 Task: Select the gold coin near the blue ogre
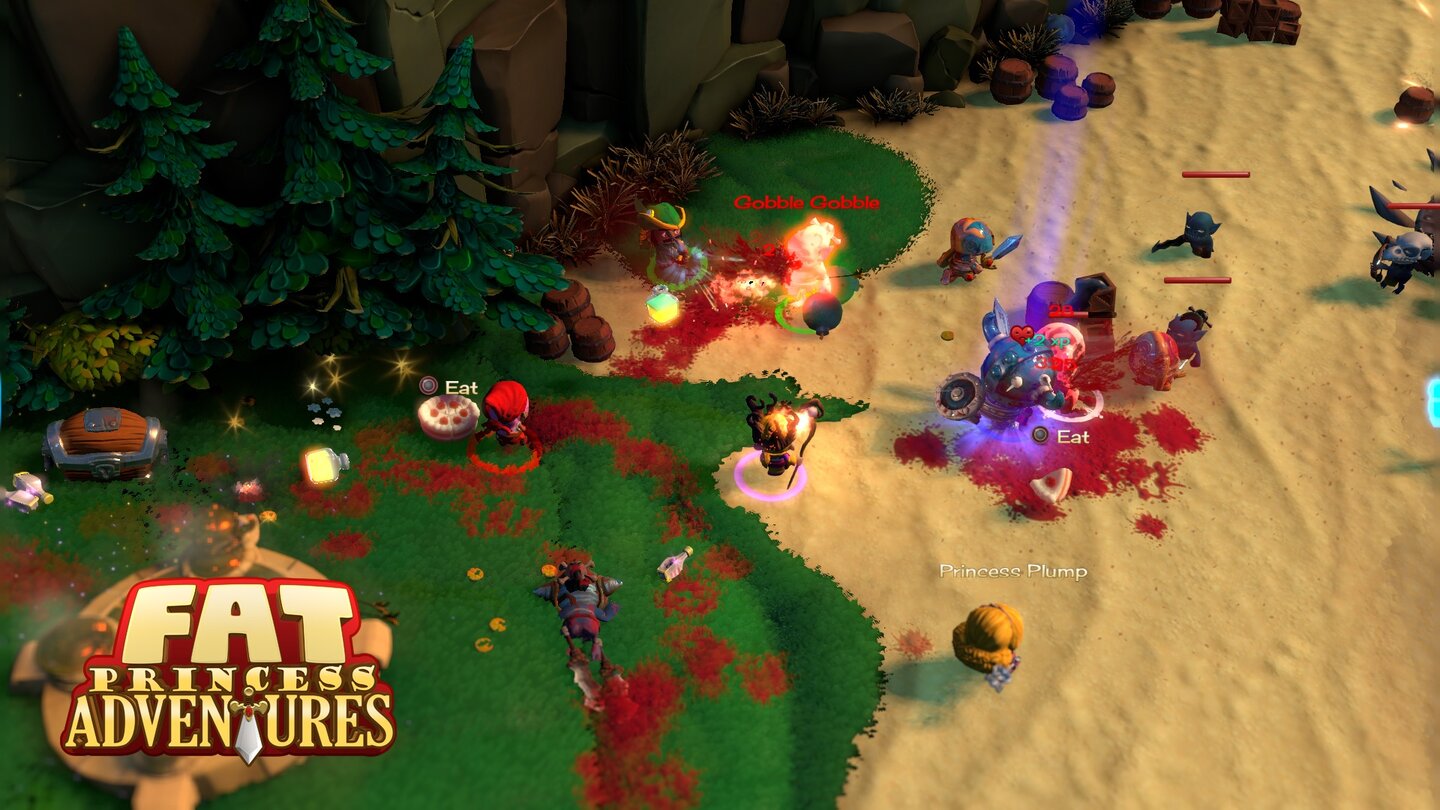pyautogui.click(x=946, y=335)
